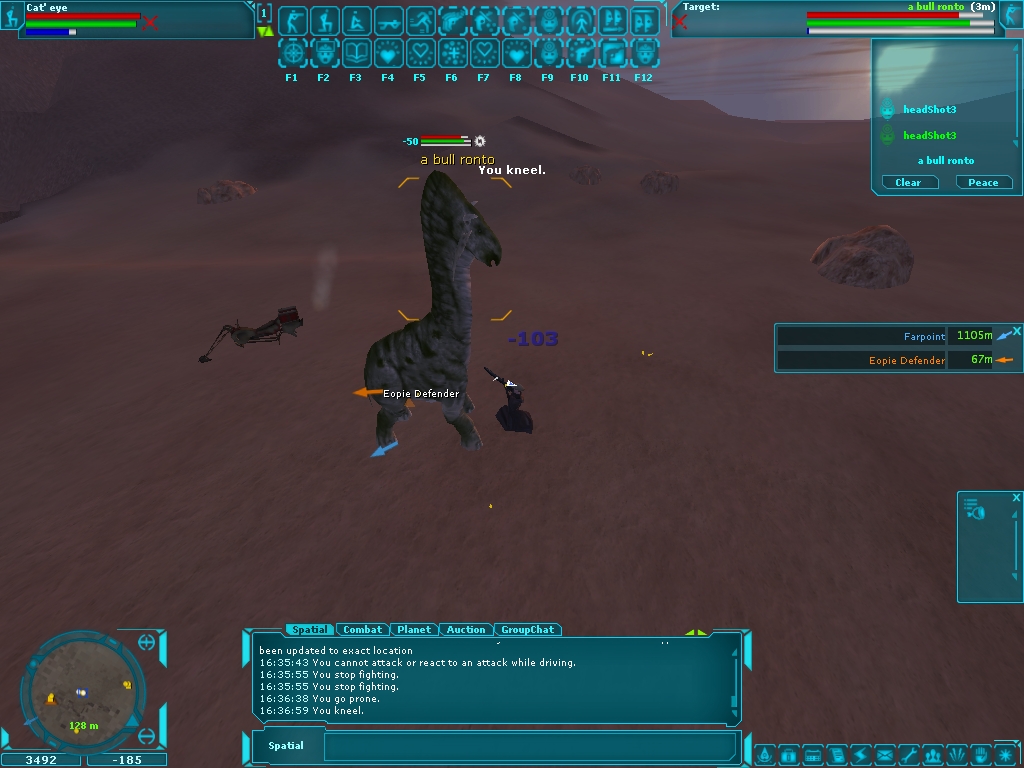The height and width of the screenshot is (768, 1024).
Task: Switch to the Combat chat tab
Action: (362, 630)
